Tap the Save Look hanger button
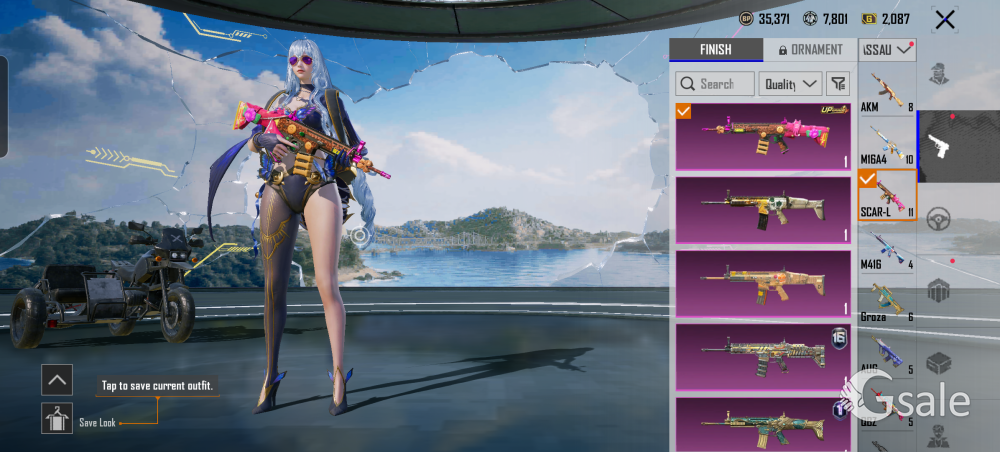Screen dimensions: 1000x452 click(x=57, y=417)
